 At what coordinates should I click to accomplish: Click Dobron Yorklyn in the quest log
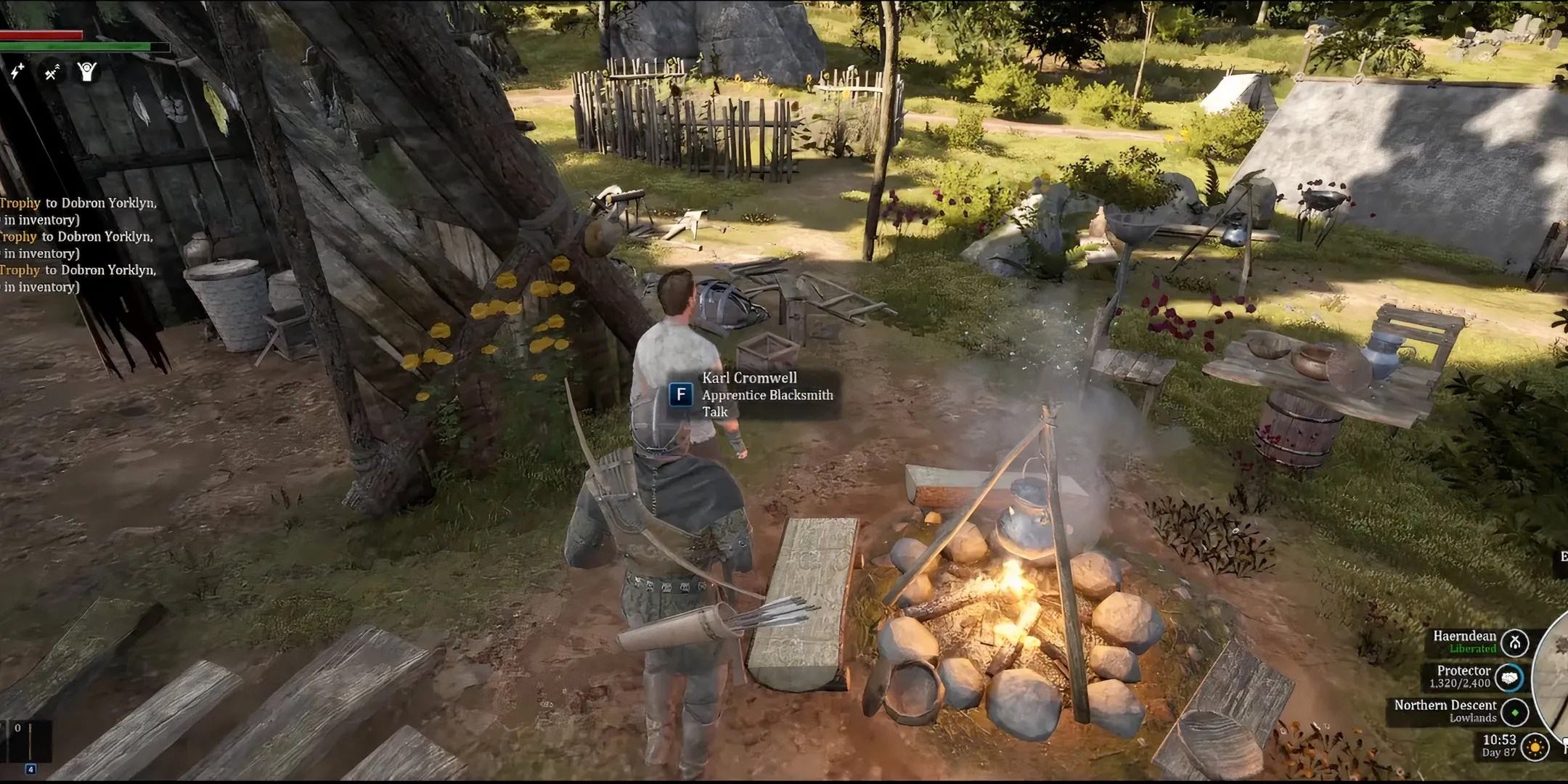(105, 204)
